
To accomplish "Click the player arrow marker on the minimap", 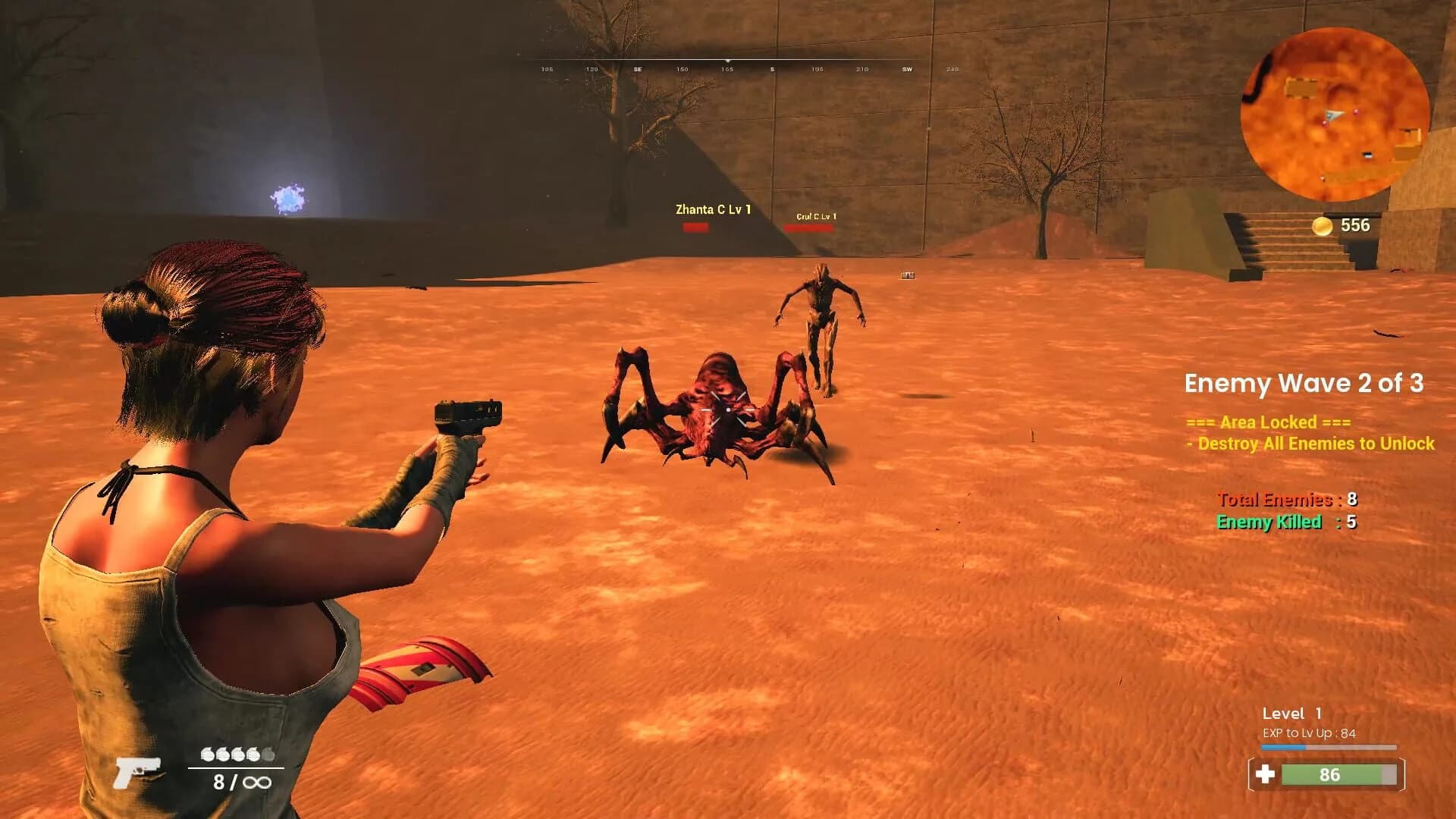I will click(1334, 115).
